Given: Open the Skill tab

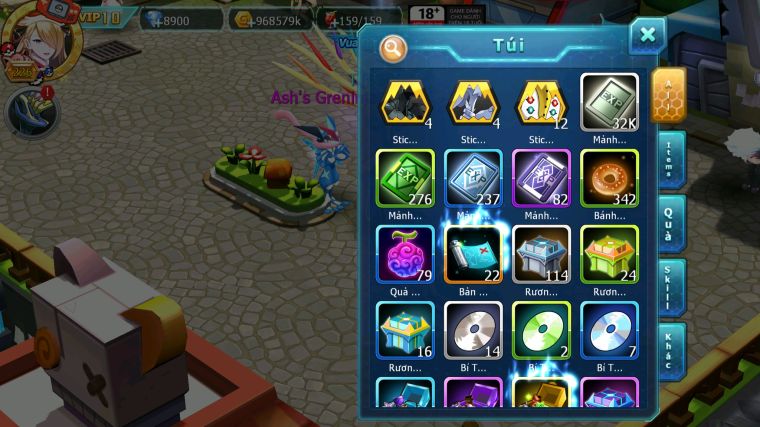Looking at the screenshot, I should pos(670,287).
